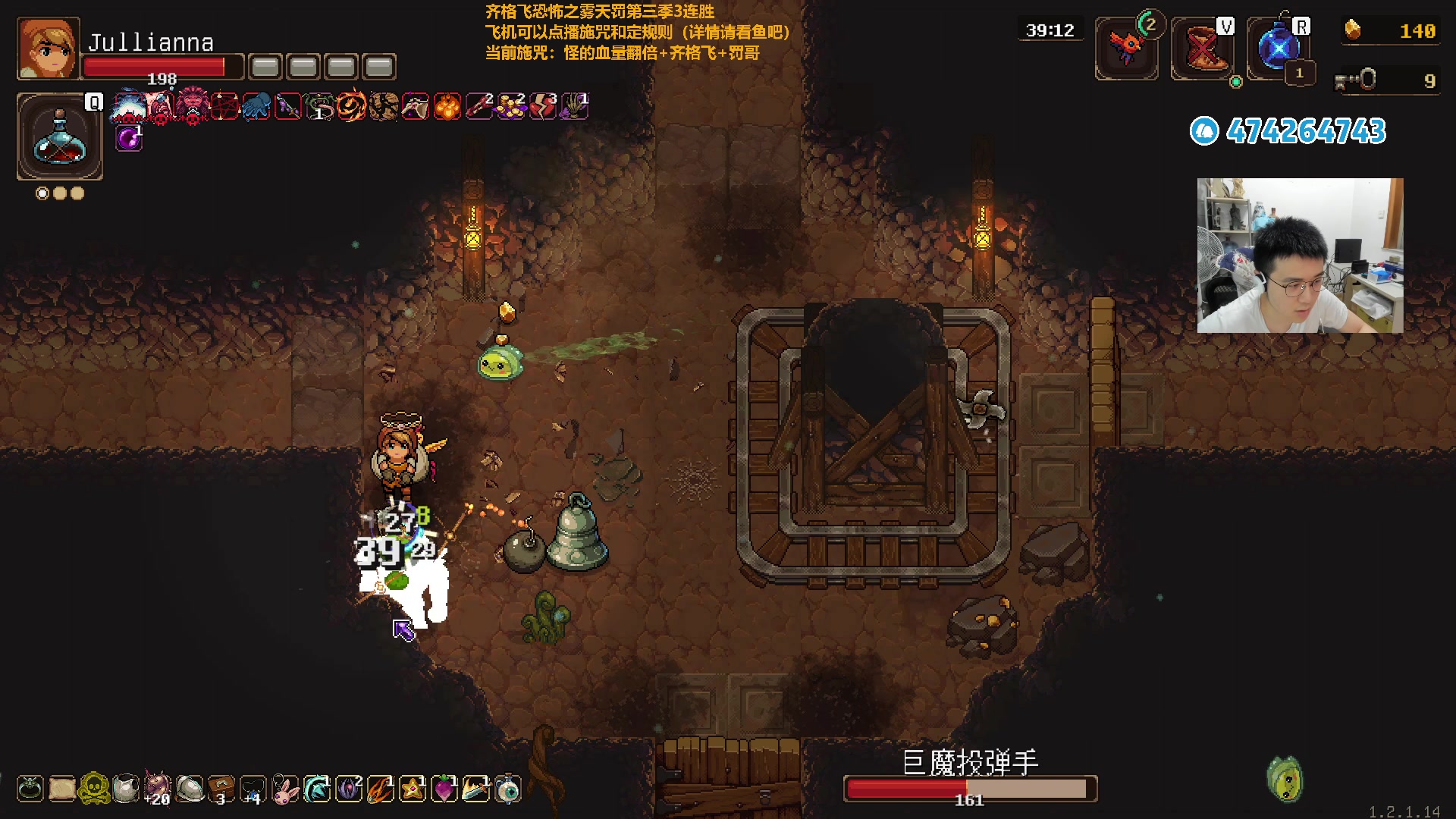Image resolution: width=1456 pixels, height=819 pixels.
Task: Inspect the red pentagram curse icon
Action: tap(224, 107)
